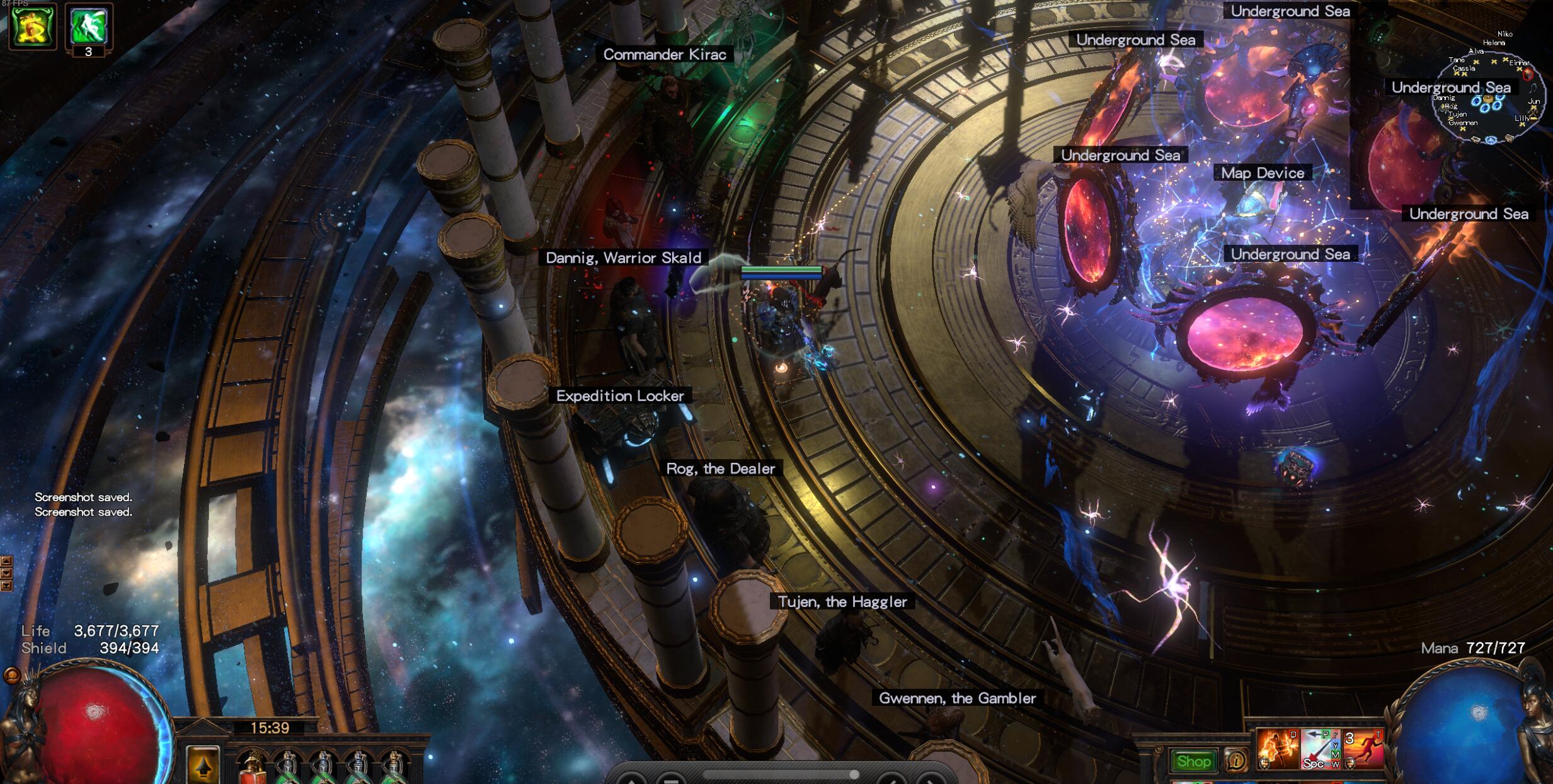Screen dimensions: 1553x784
Task: Inspect the golden figure buff icon
Action: (32, 26)
